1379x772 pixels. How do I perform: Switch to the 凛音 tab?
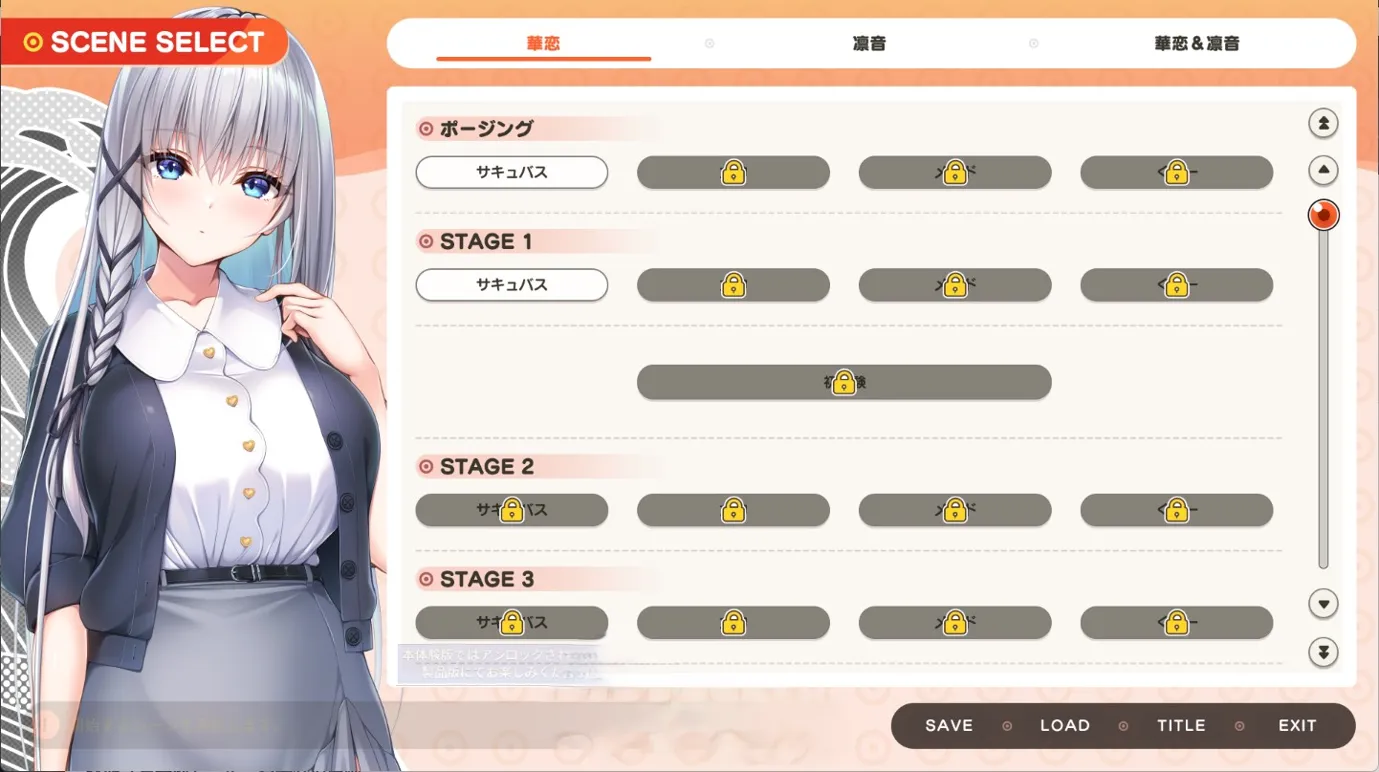(x=868, y=43)
